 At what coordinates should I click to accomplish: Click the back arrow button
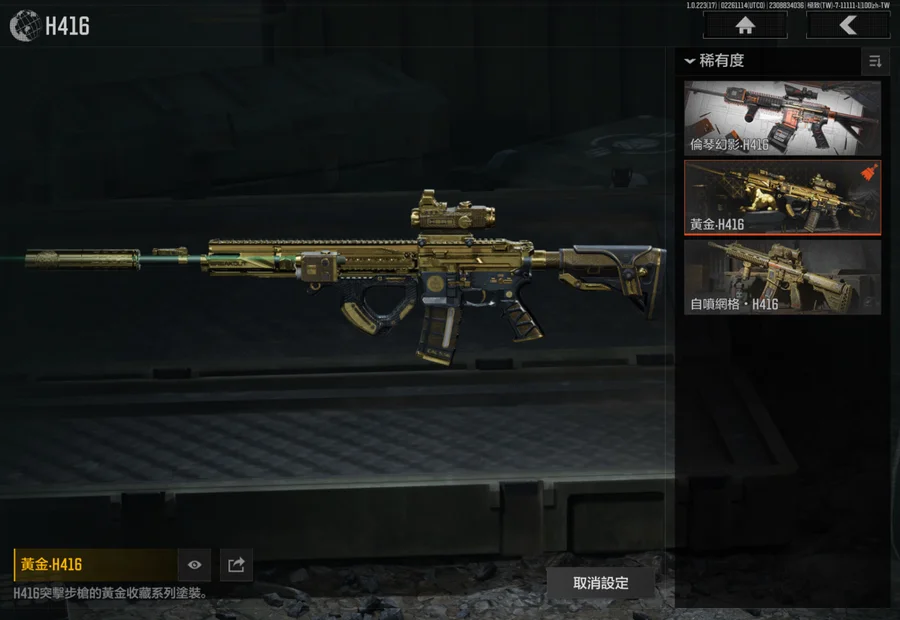coord(848,26)
